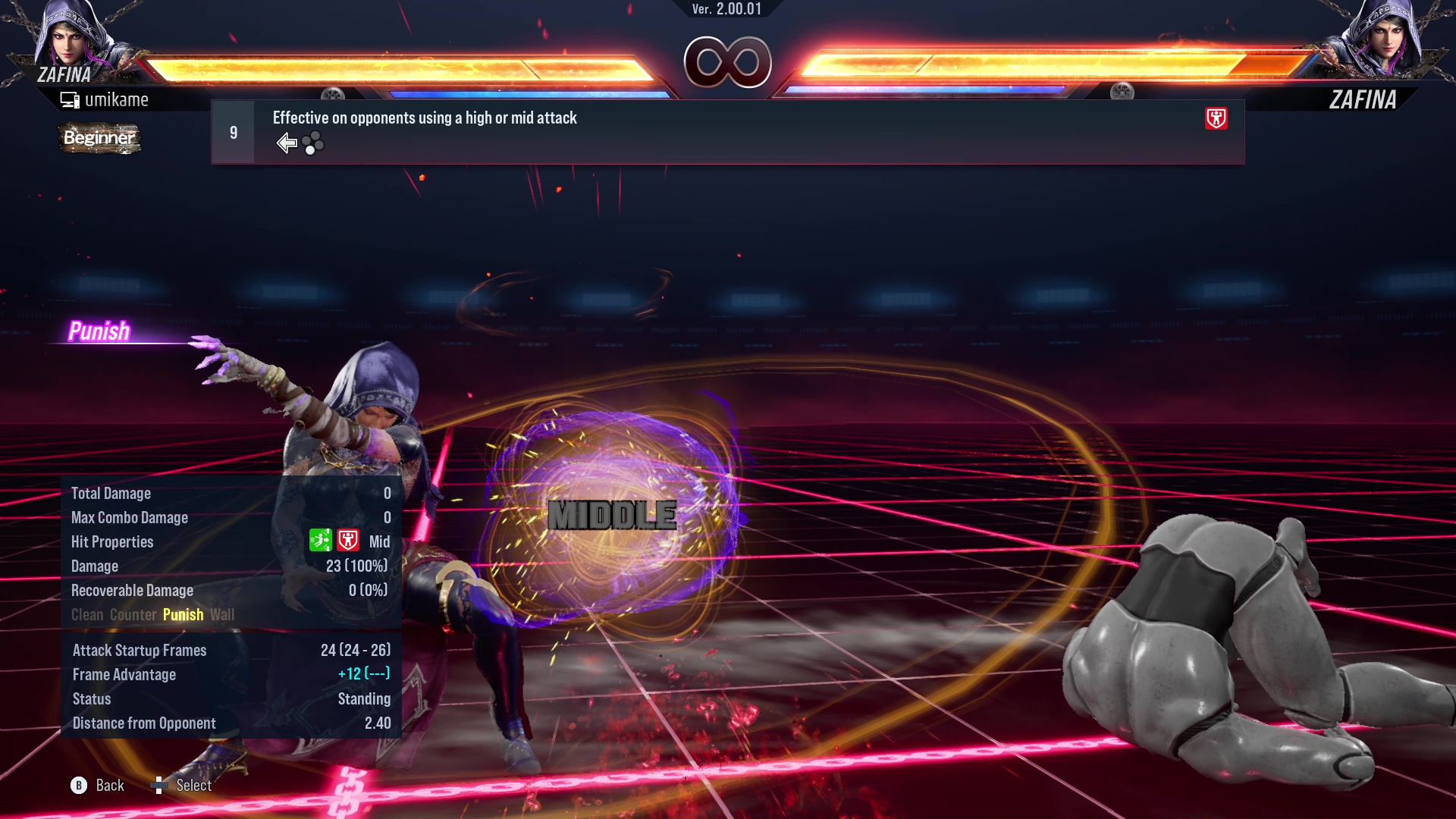This screenshot has width=1456, height=819.
Task: Click the Beginner rank badge
Action: tap(99, 138)
